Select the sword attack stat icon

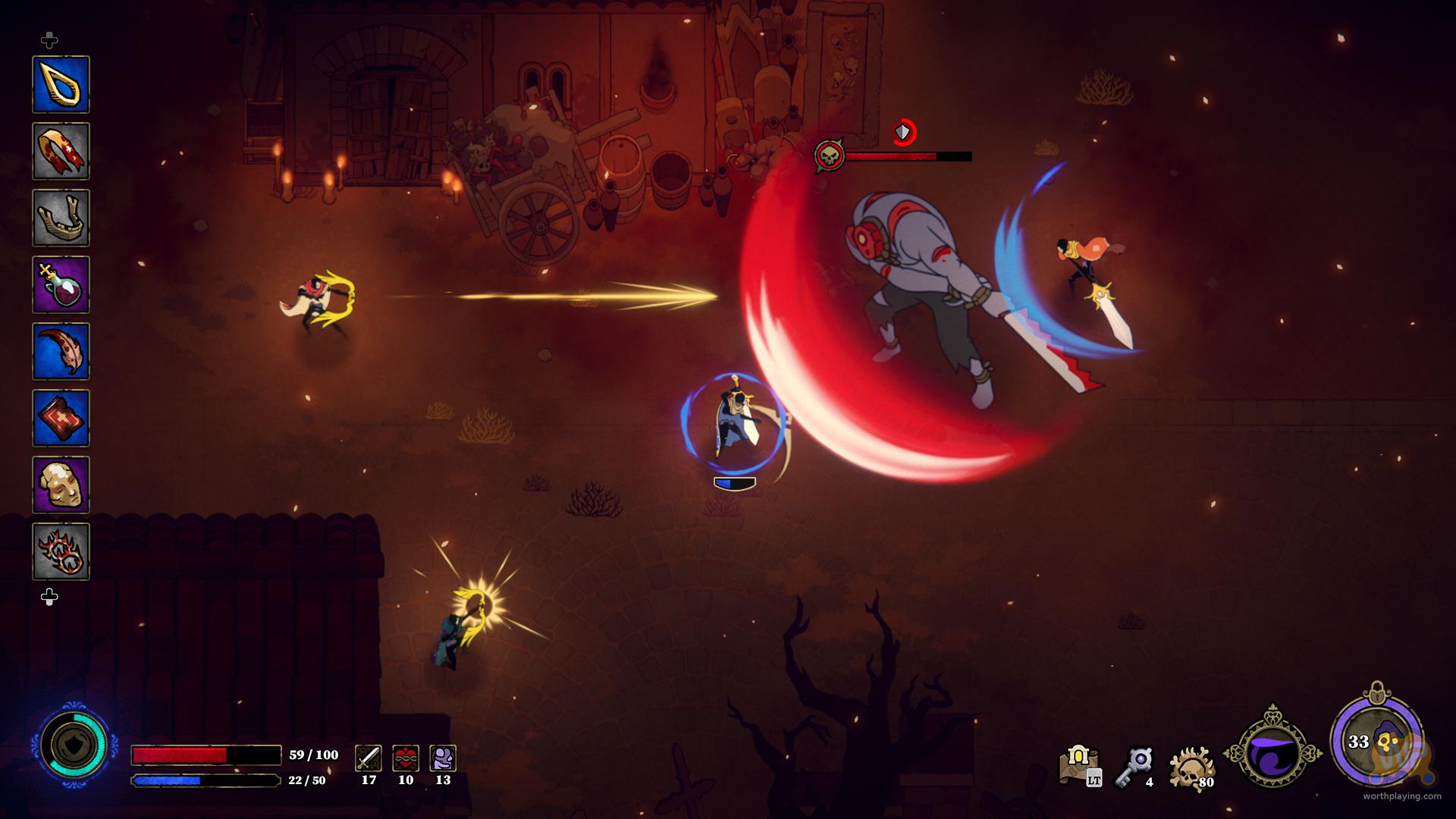pos(369,758)
